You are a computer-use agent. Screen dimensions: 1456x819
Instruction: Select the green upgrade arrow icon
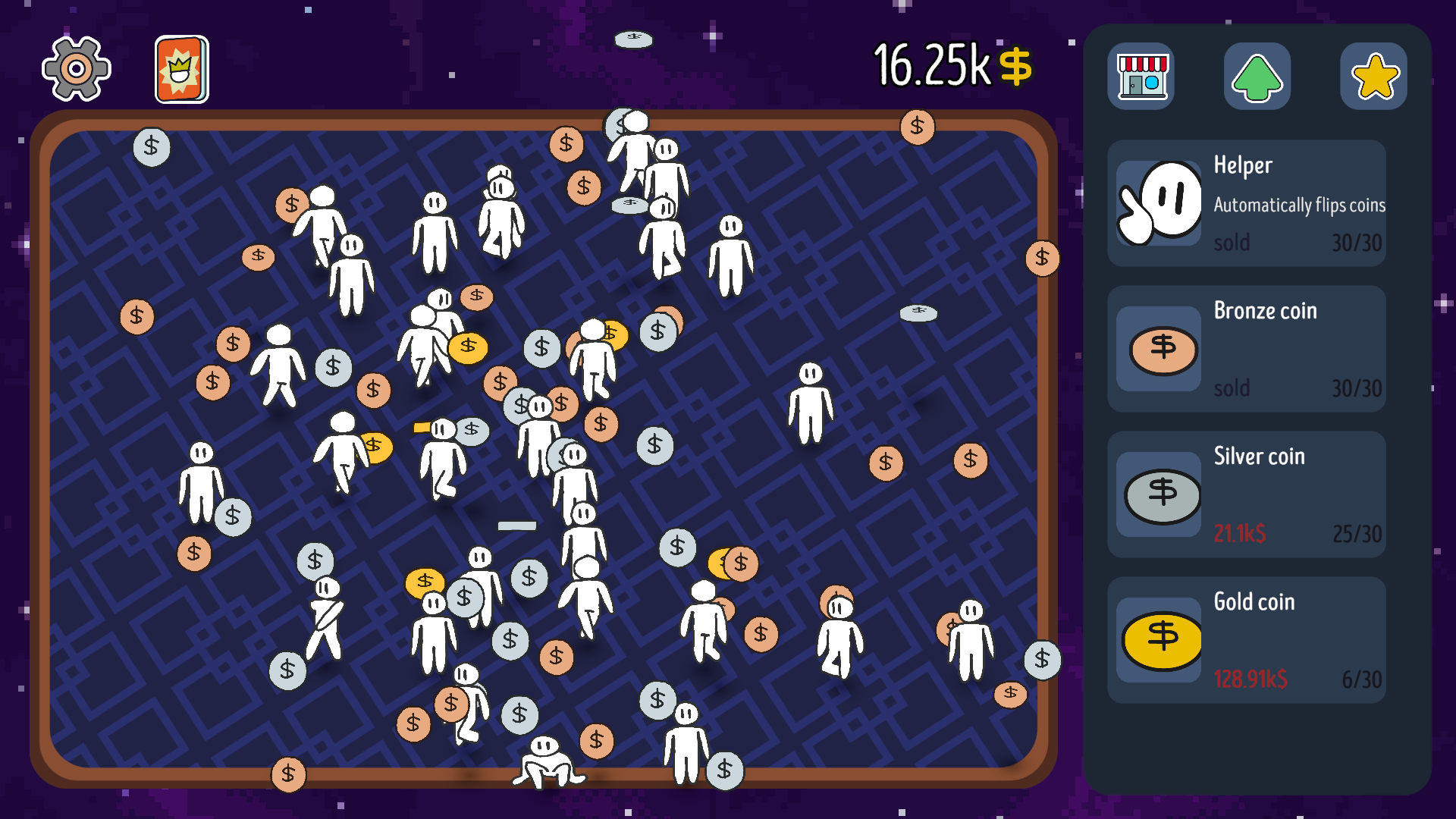click(x=1257, y=77)
